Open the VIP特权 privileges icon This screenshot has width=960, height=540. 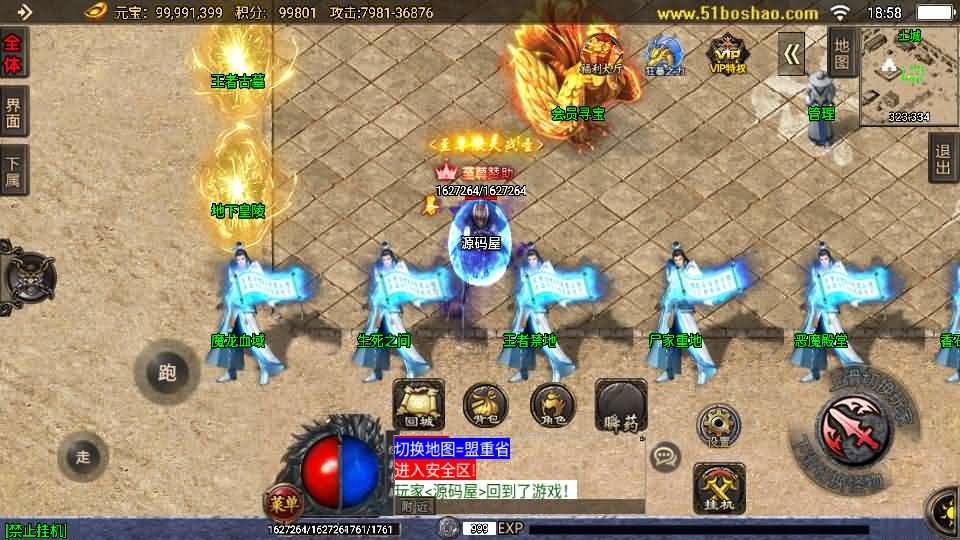point(727,54)
